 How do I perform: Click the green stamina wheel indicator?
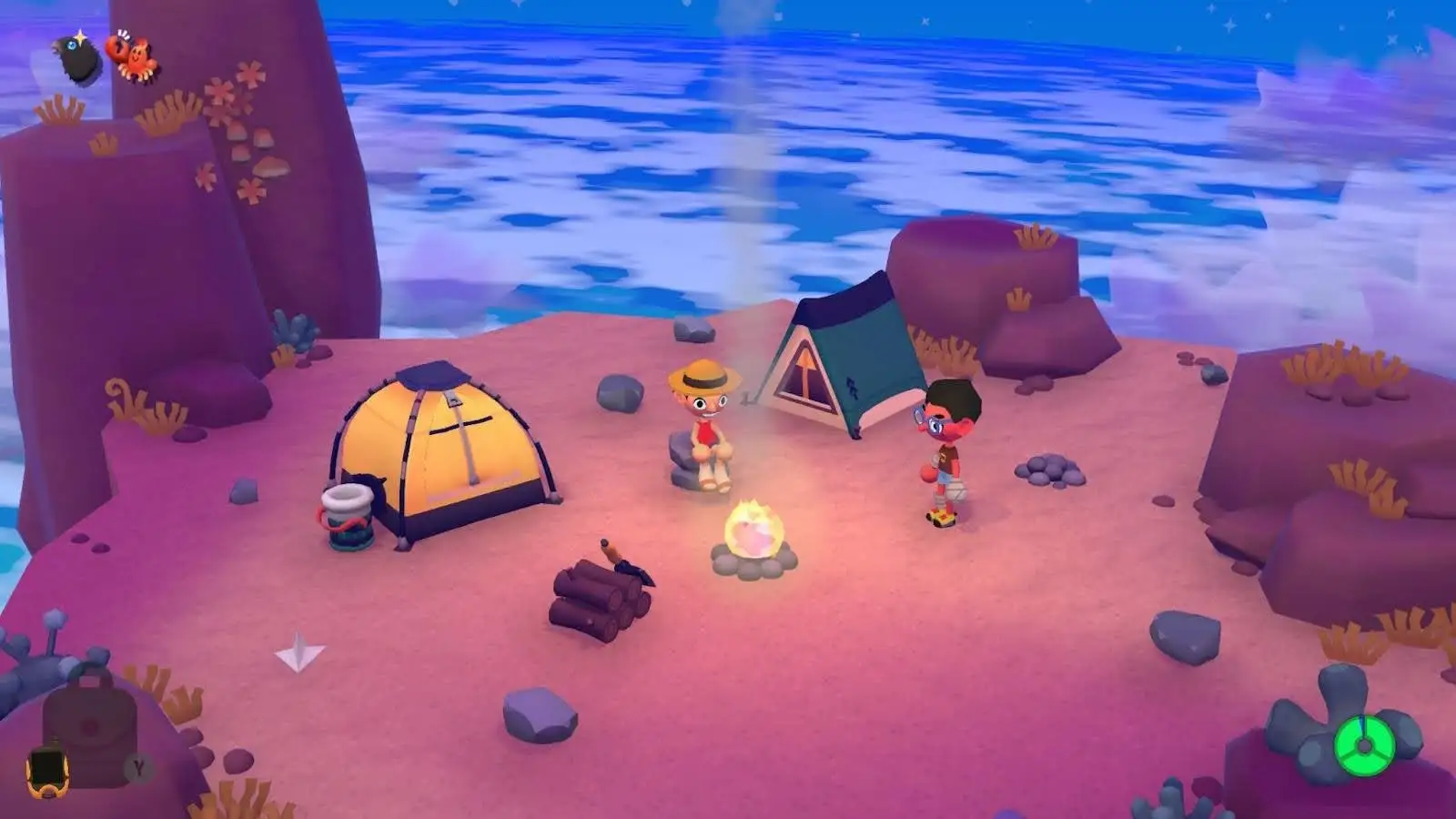pos(1365,746)
